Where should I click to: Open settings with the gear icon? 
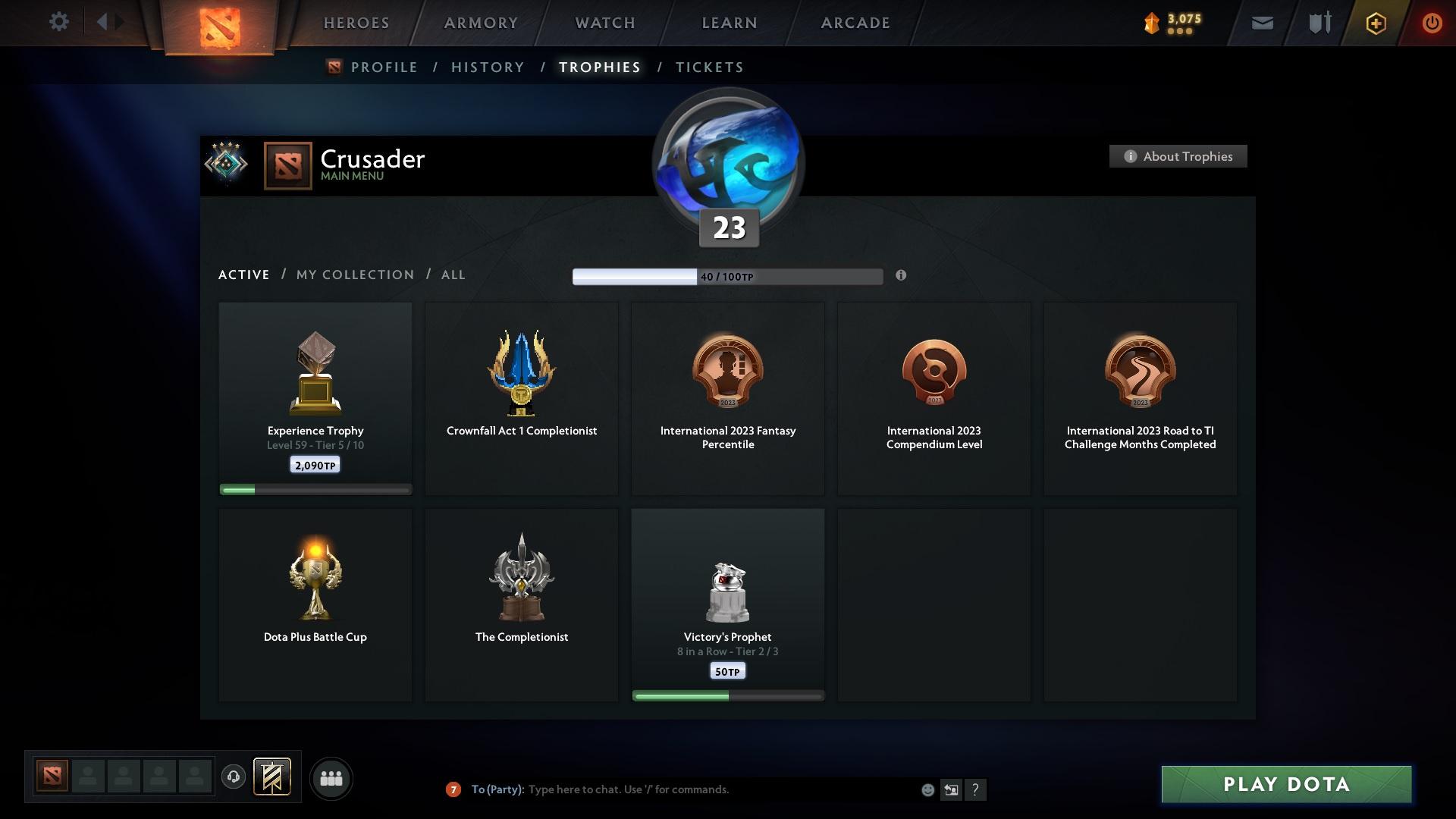[x=59, y=22]
